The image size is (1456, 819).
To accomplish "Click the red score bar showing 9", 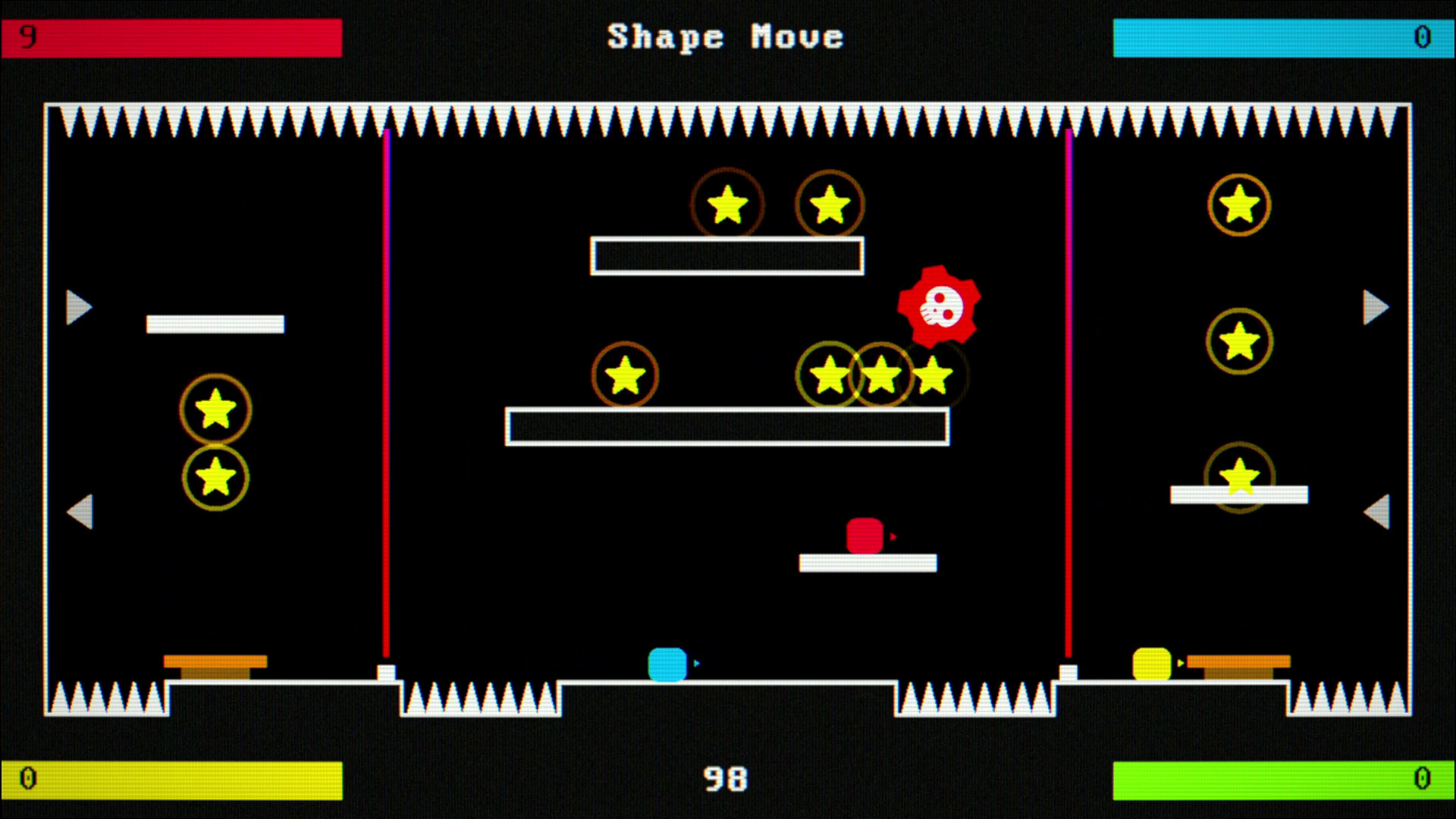I will (171, 36).
